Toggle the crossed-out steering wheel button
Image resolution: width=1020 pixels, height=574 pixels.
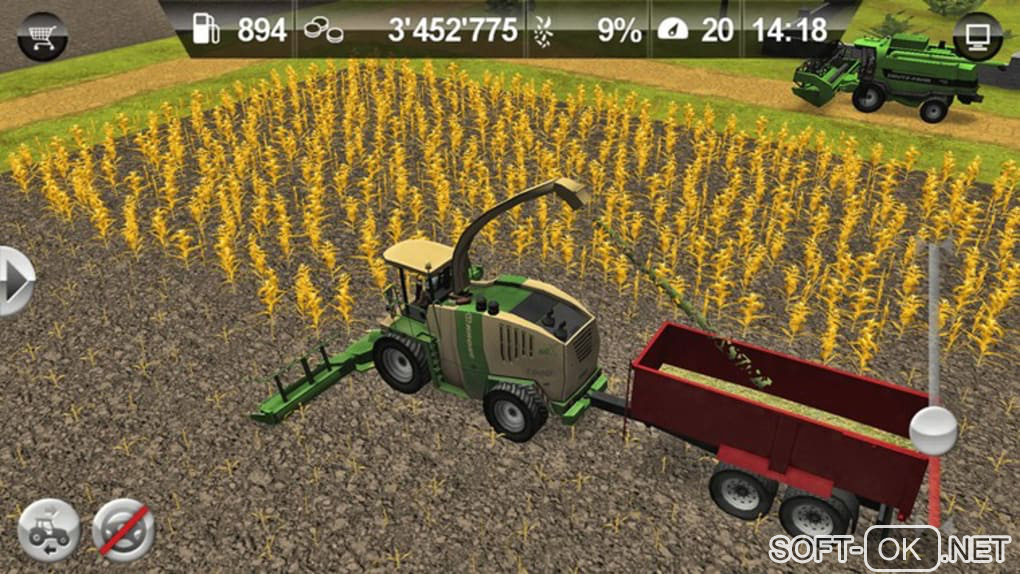[123, 529]
